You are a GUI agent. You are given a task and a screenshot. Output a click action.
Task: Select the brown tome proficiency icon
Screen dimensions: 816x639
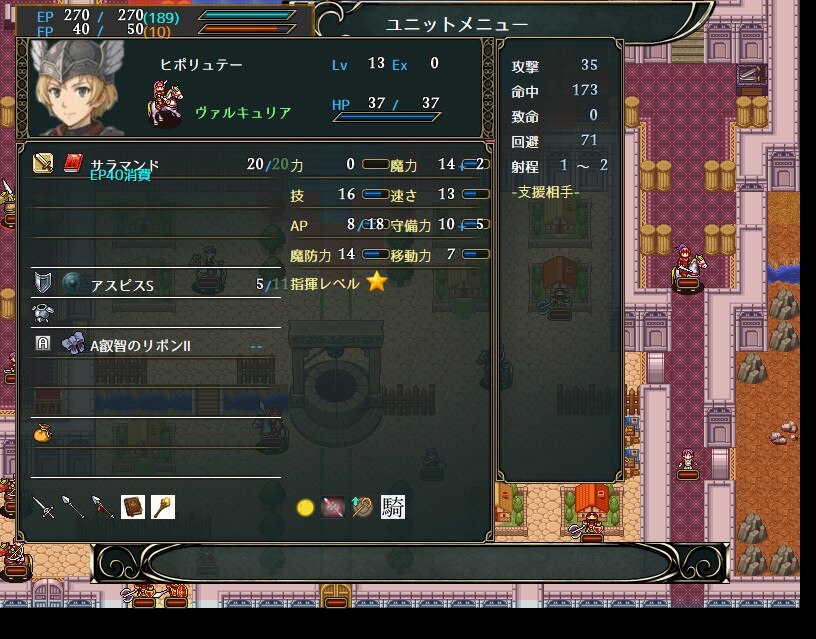click(x=133, y=507)
